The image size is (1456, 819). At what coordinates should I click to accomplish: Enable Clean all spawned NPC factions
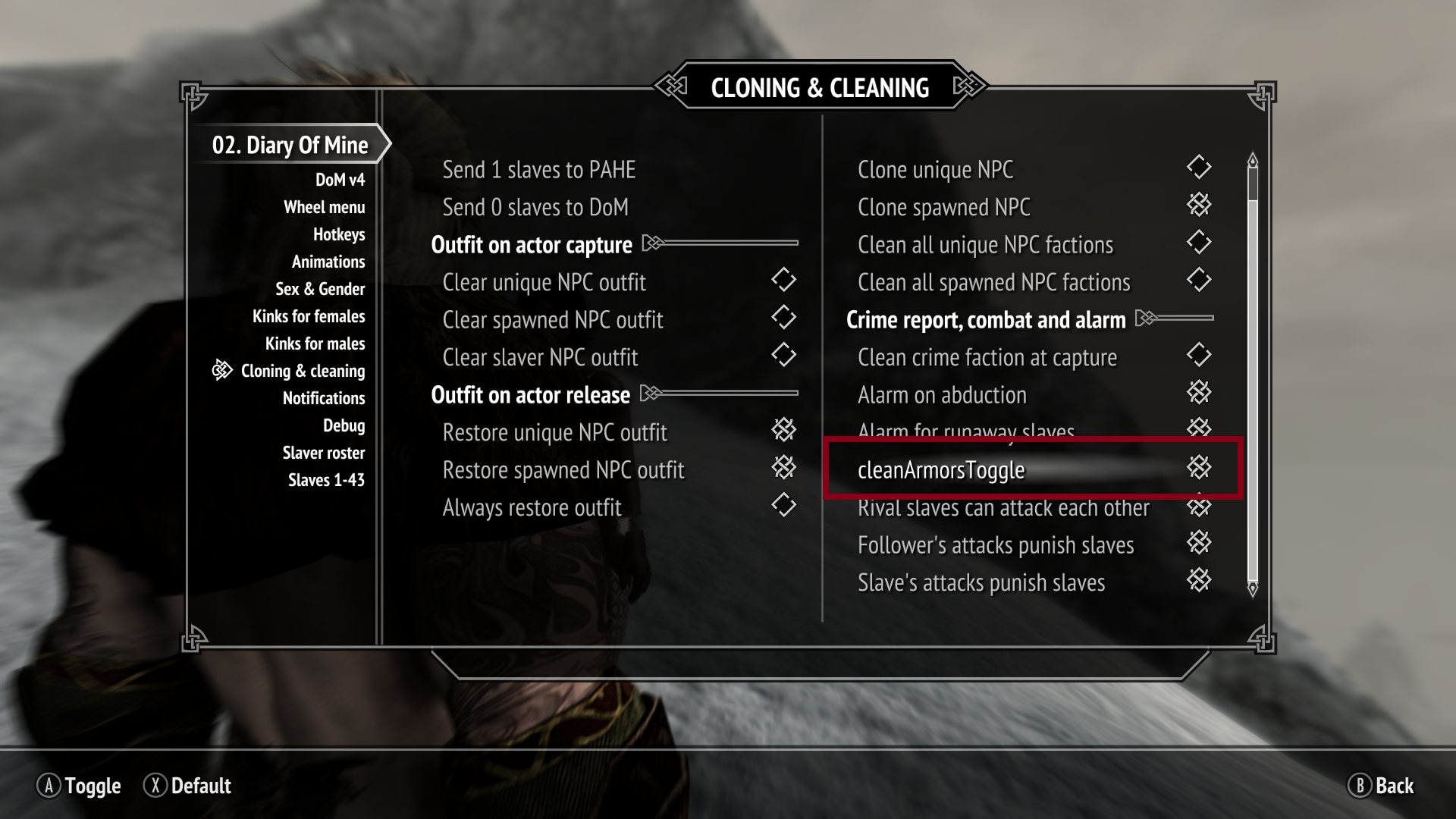[x=1200, y=280]
